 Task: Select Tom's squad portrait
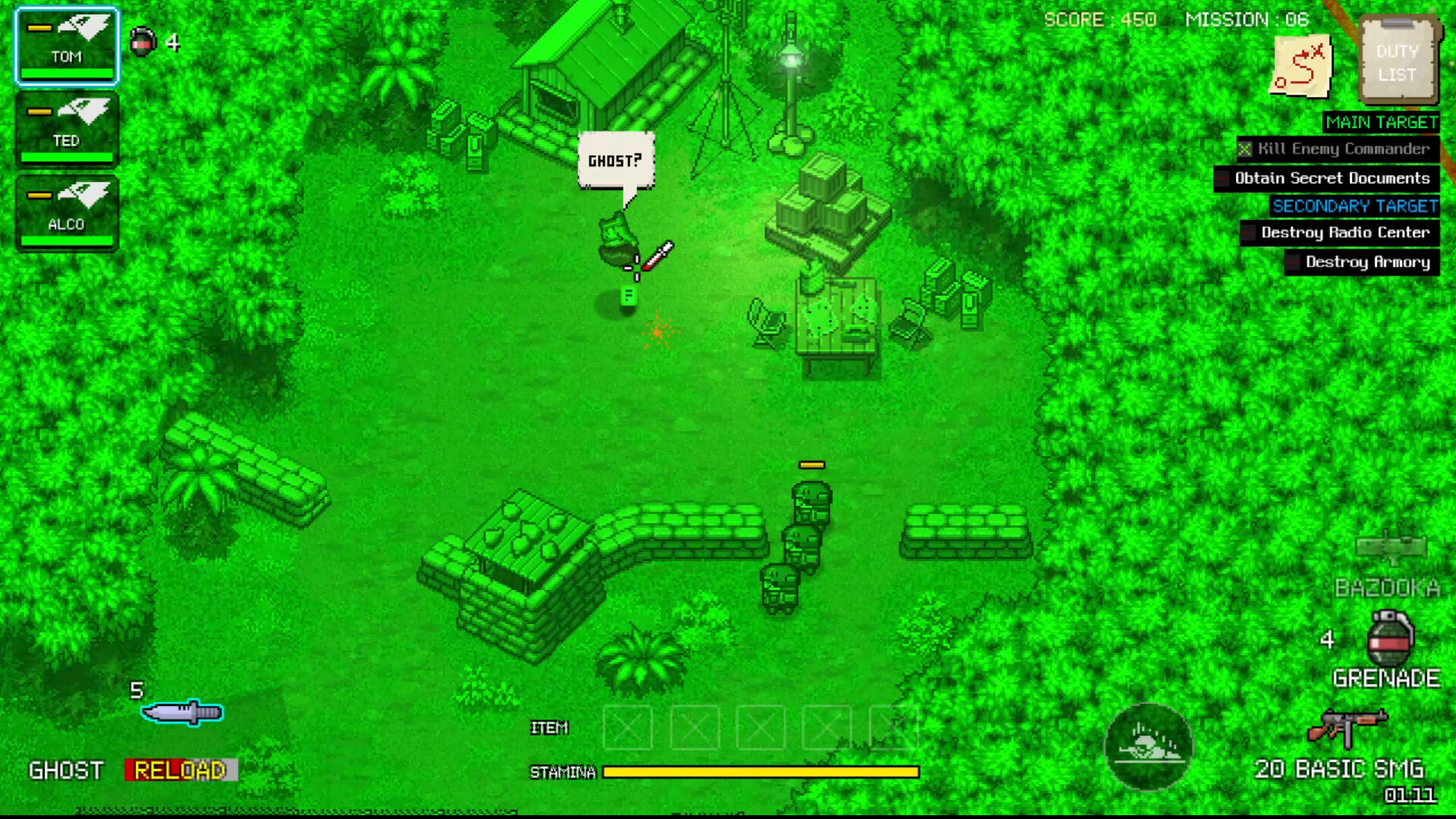click(x=65, y=45)
